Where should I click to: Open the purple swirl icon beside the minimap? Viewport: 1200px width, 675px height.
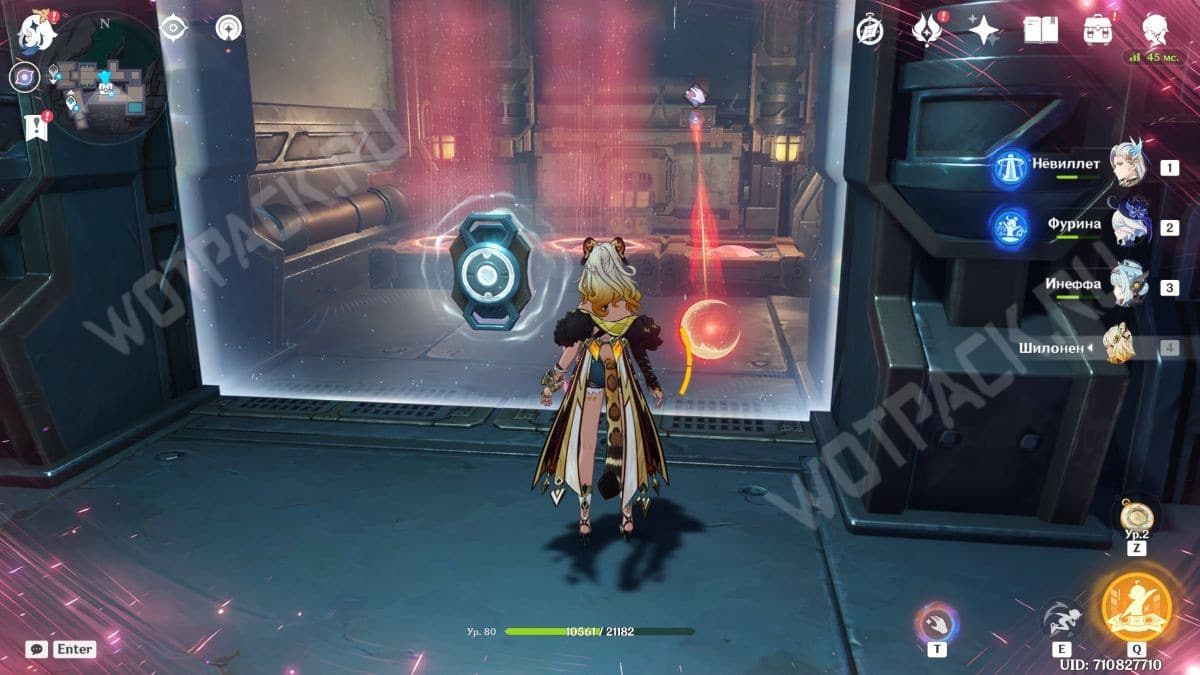[x=24, y=77]
